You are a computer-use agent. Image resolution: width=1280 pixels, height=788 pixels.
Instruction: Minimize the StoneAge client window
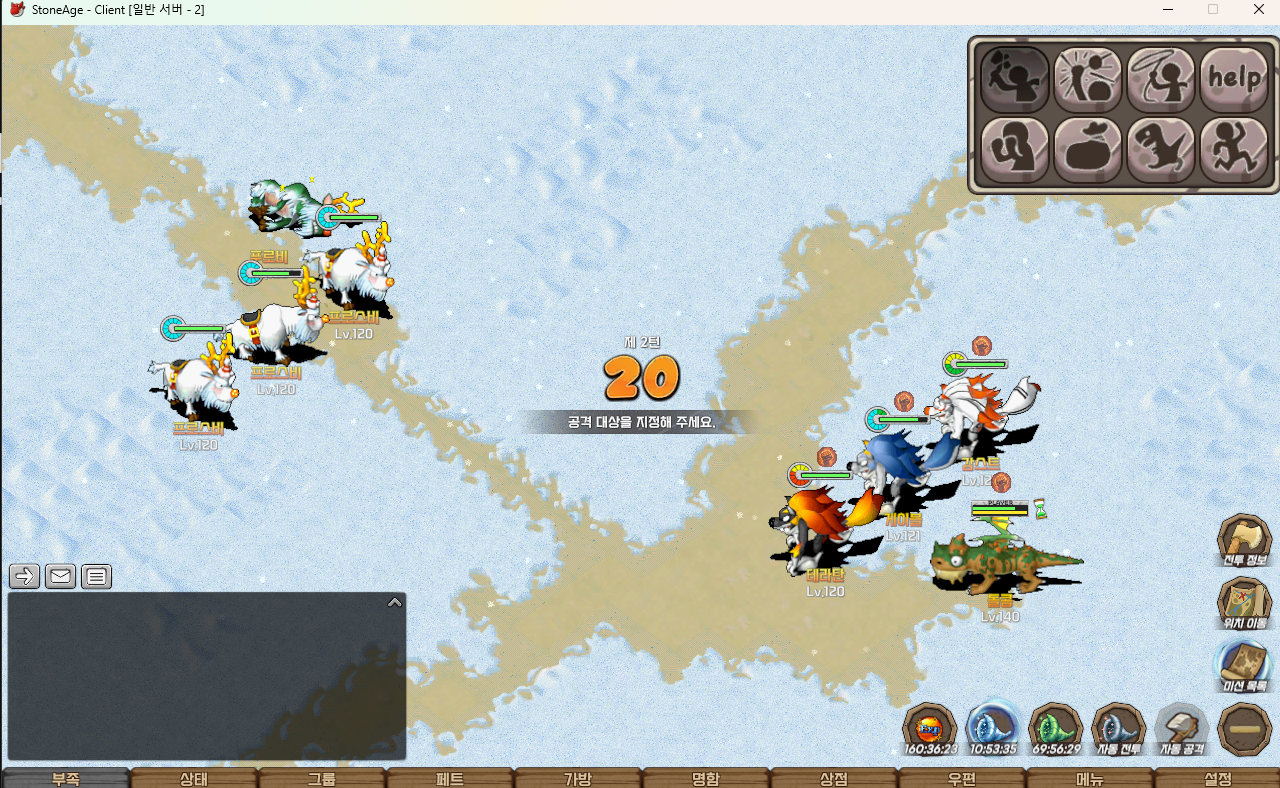click(1167, 9)
